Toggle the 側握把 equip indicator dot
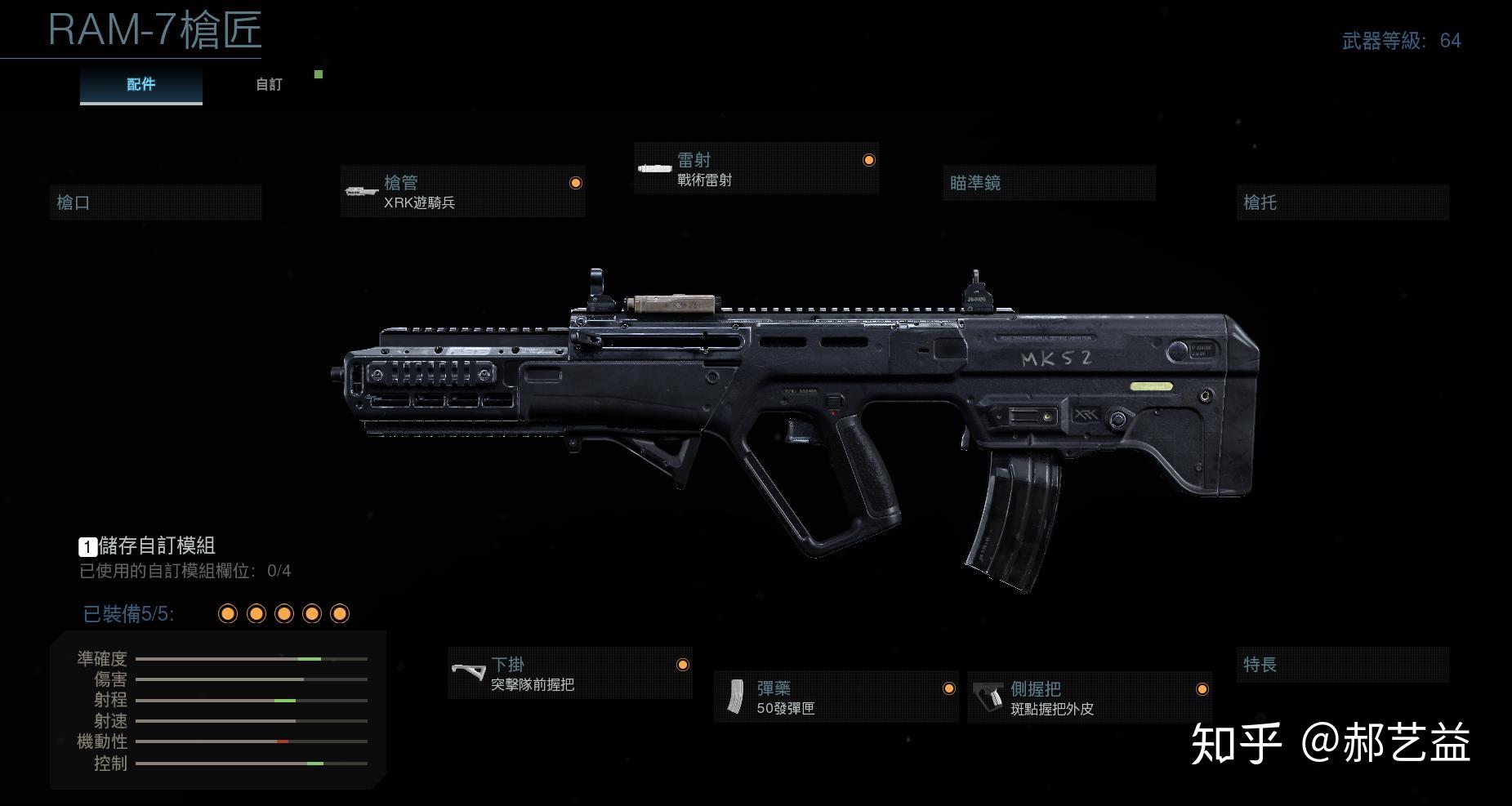 [1201, 689]
